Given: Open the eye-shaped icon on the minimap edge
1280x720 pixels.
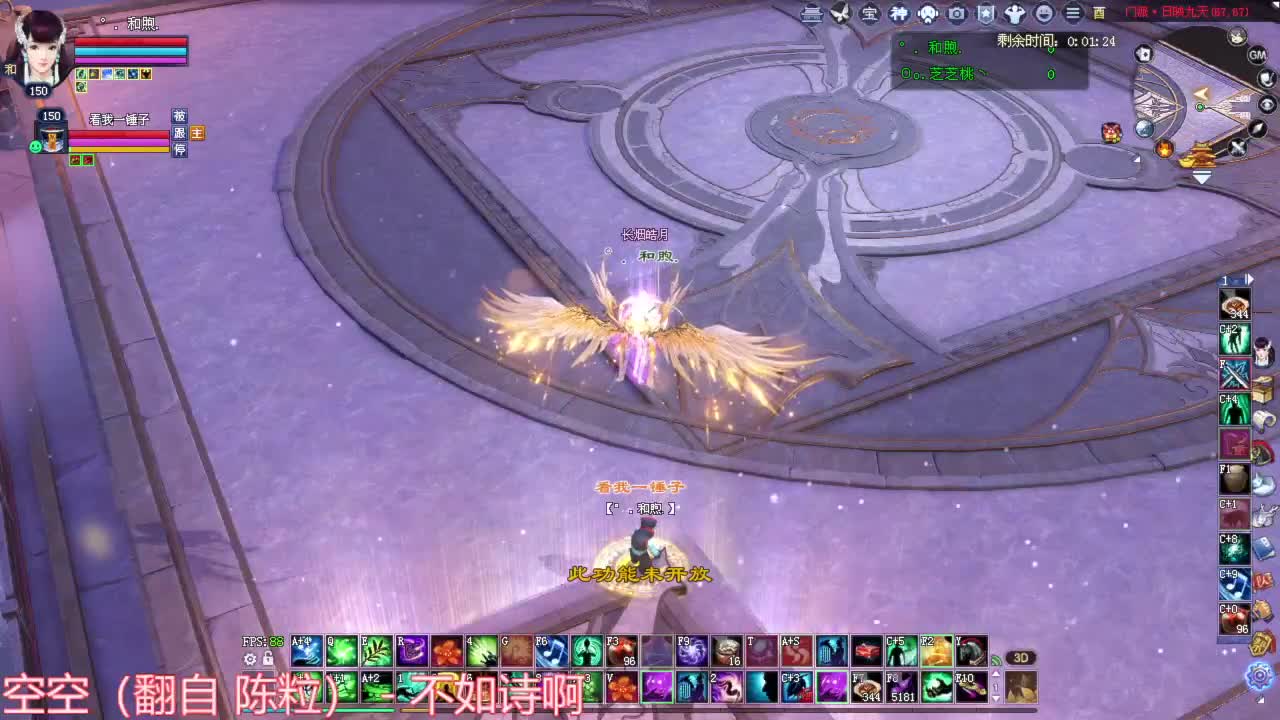Looking at the screenshot, I should pyautogui.click(x=1267, y=104).
